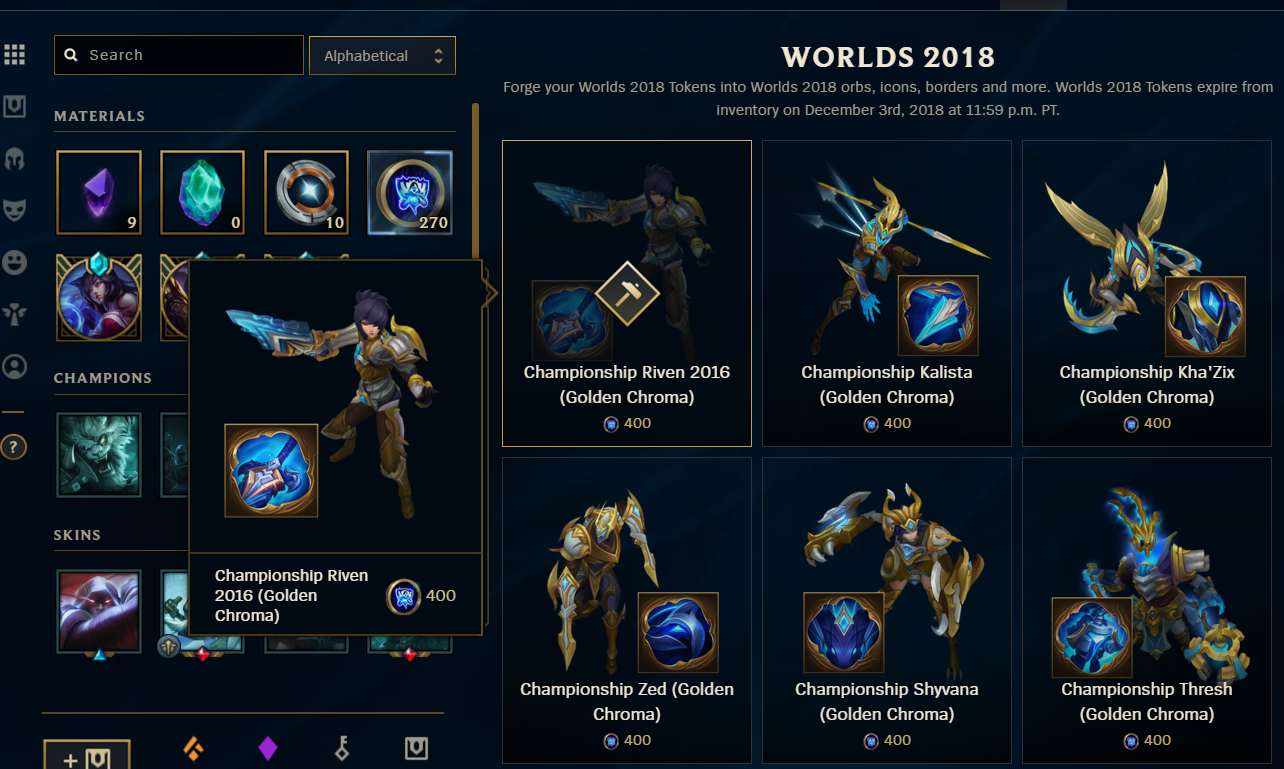This screenshot has height=769, width=1284.
Task: Filter loot by champions using helmet icon
Action: pos(15,159)
